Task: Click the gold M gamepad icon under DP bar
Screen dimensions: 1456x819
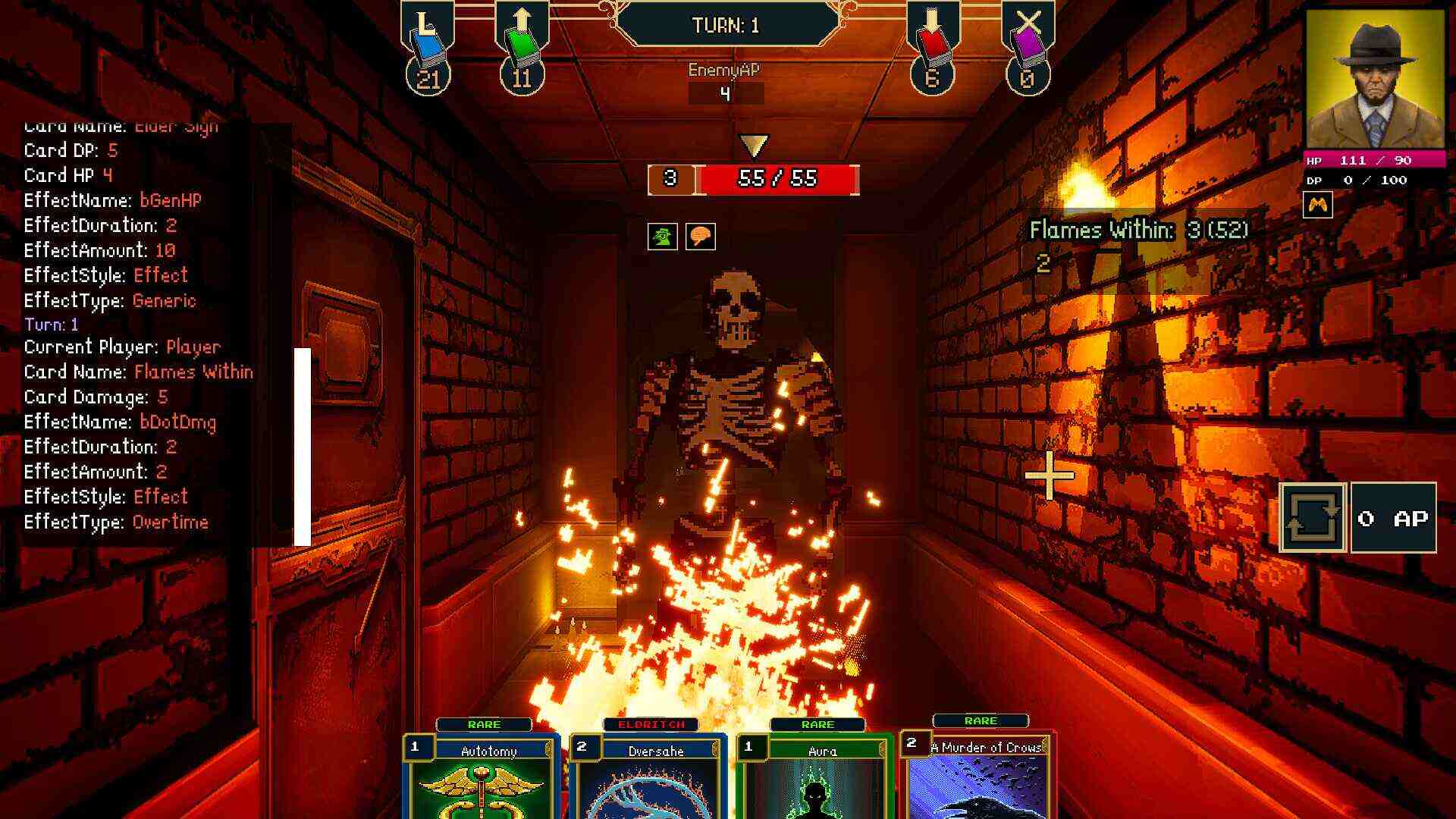Action: [x=1319, y=206]
